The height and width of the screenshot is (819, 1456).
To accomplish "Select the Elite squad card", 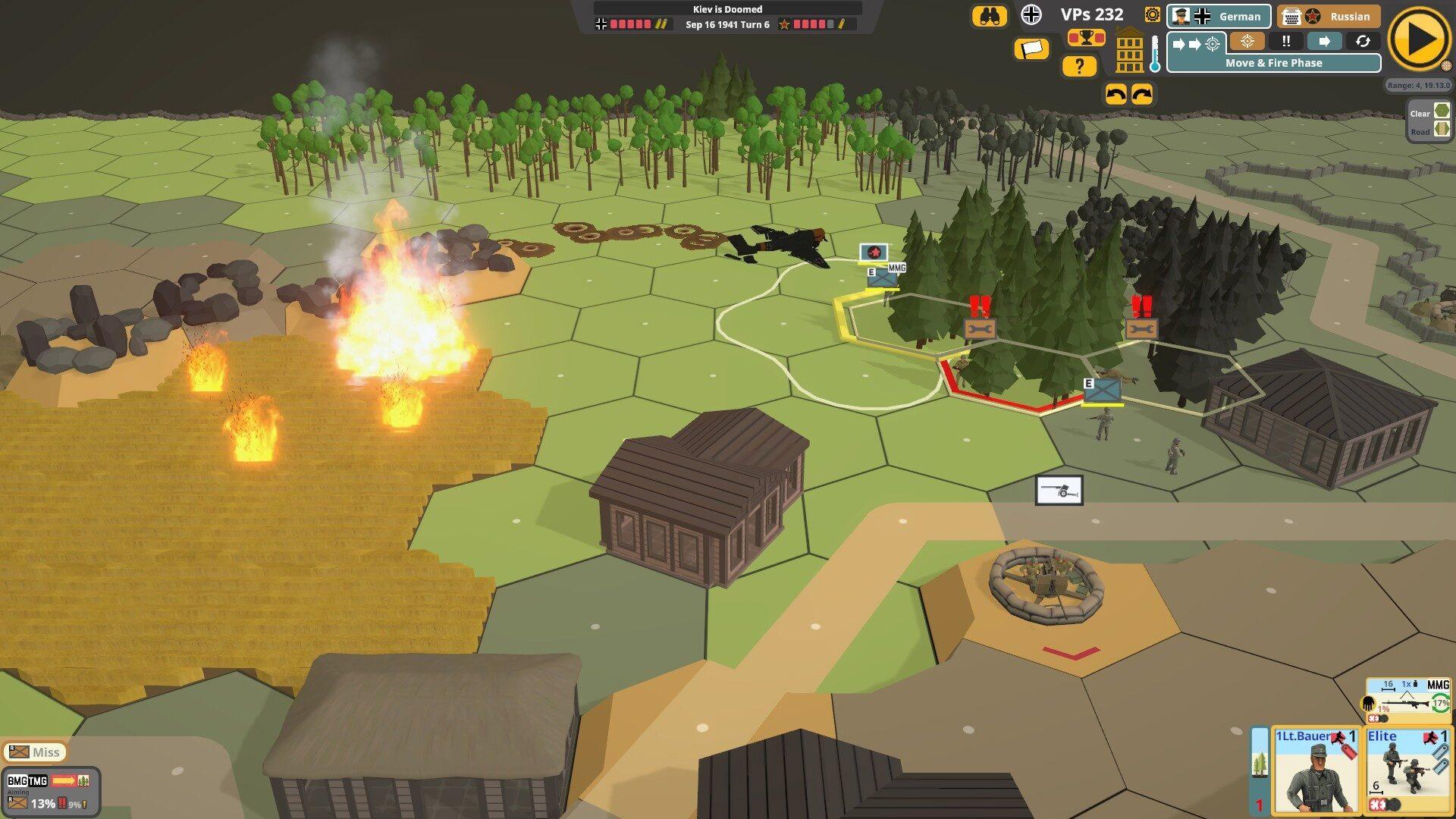I will click(x=1407, y=770).
